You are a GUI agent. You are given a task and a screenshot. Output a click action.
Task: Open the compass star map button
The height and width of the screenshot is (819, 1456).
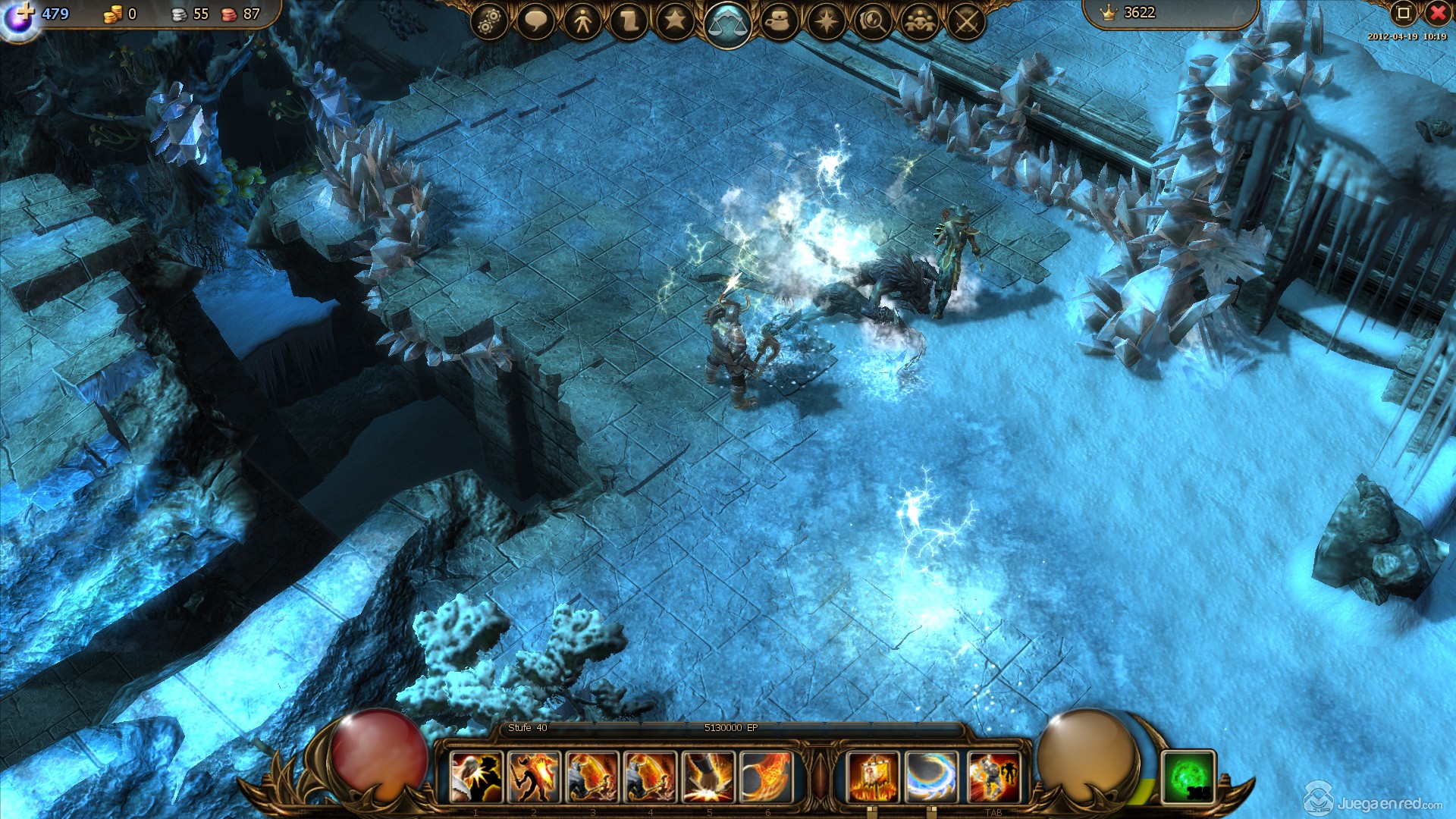[827, 21]
